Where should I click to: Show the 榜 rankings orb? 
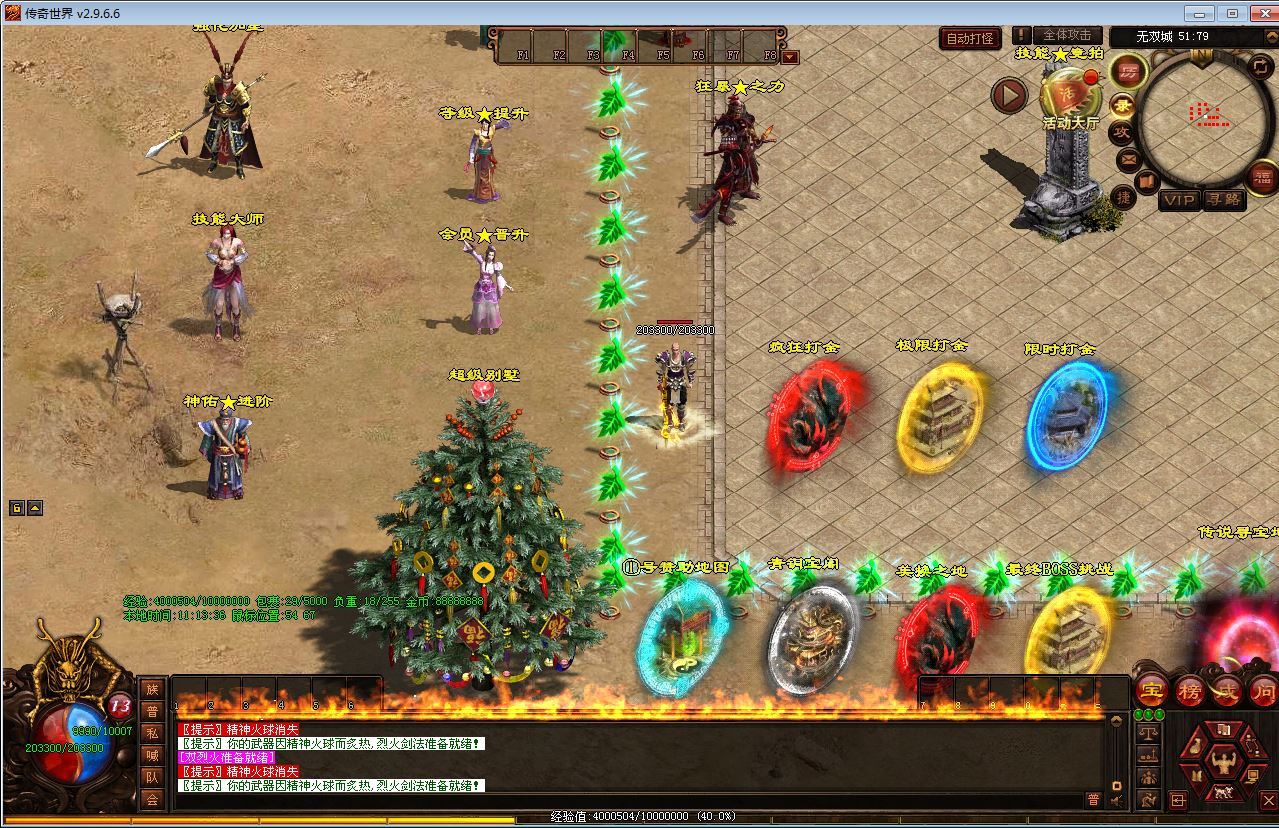click(1189, 689)
